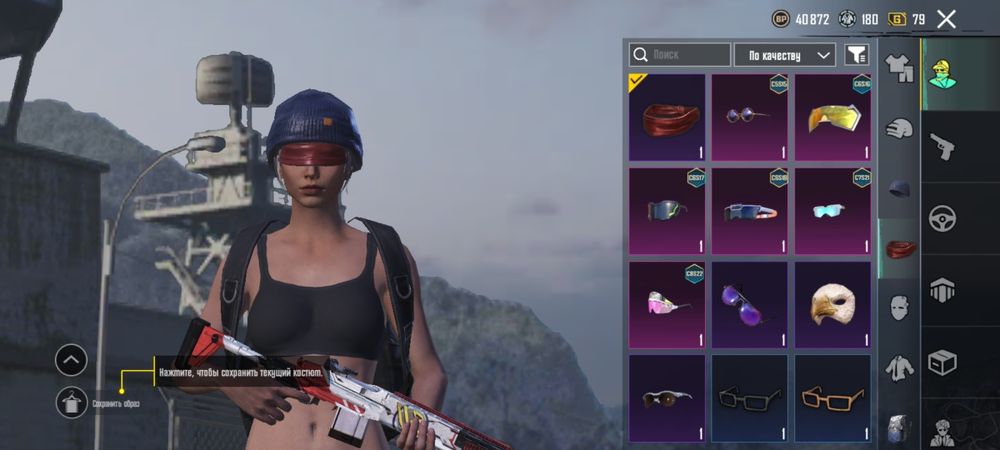Switch to the beanie hat category
Image resolution: width=1000 pixels, height=450 pixels.
[x=899, y=188]
